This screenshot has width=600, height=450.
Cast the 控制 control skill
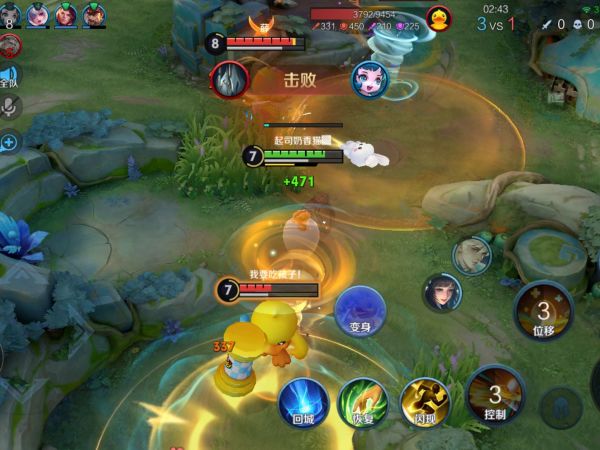494,395
